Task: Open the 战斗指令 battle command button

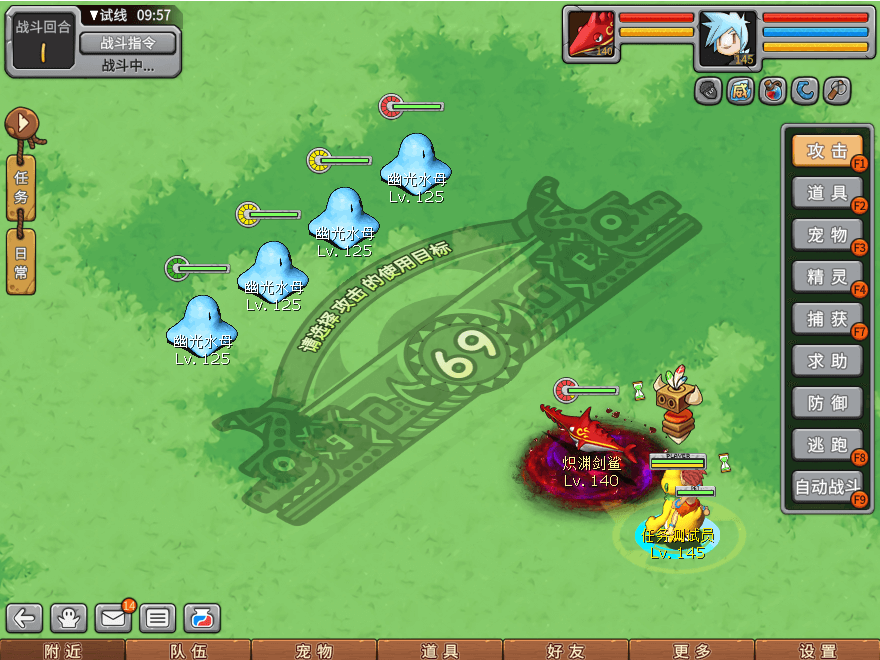Action: coord(127,43)
